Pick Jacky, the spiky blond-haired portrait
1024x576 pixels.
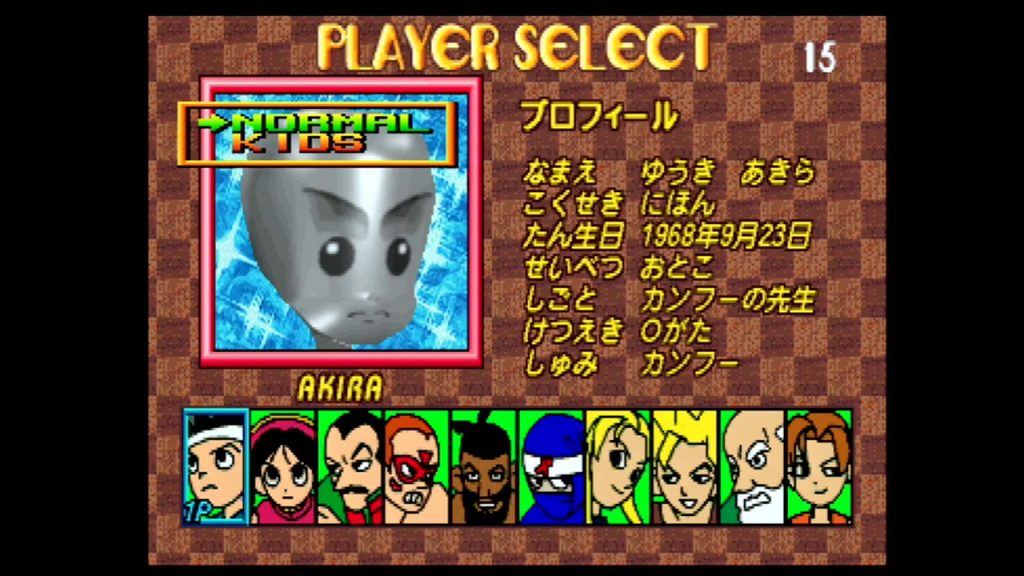(x=685, y=467)
